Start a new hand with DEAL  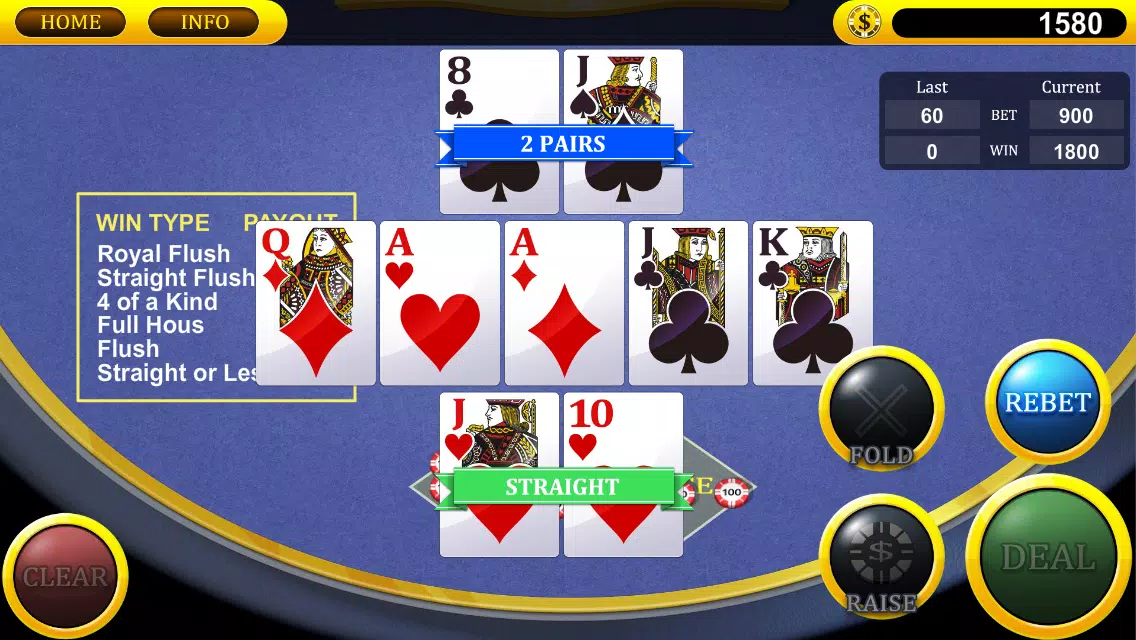point(1048,558)
